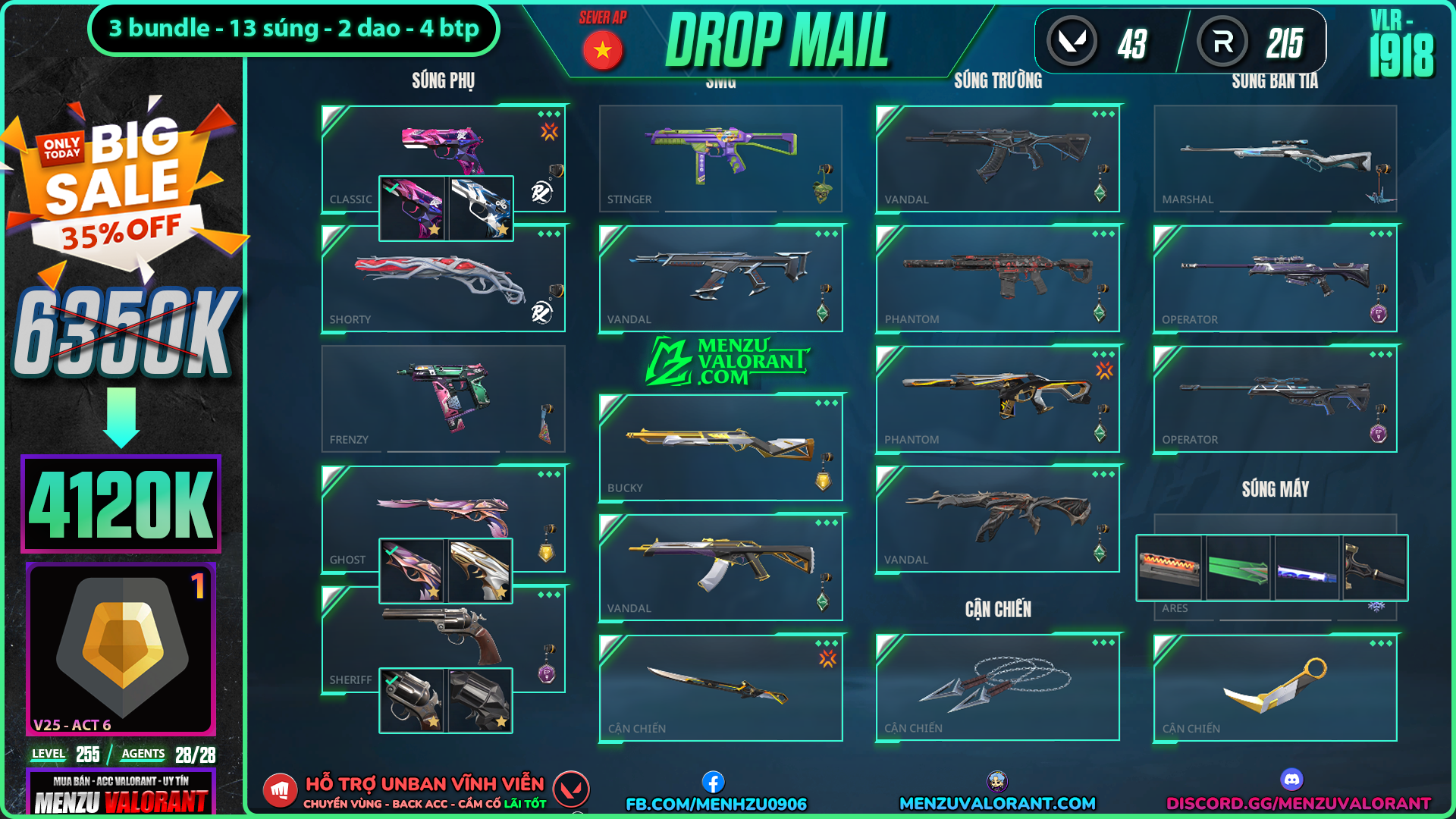This screenshot has width=1456, height=819.
Task: Pick the orange Ares variant thumbnail
Action: [1169, 568]
